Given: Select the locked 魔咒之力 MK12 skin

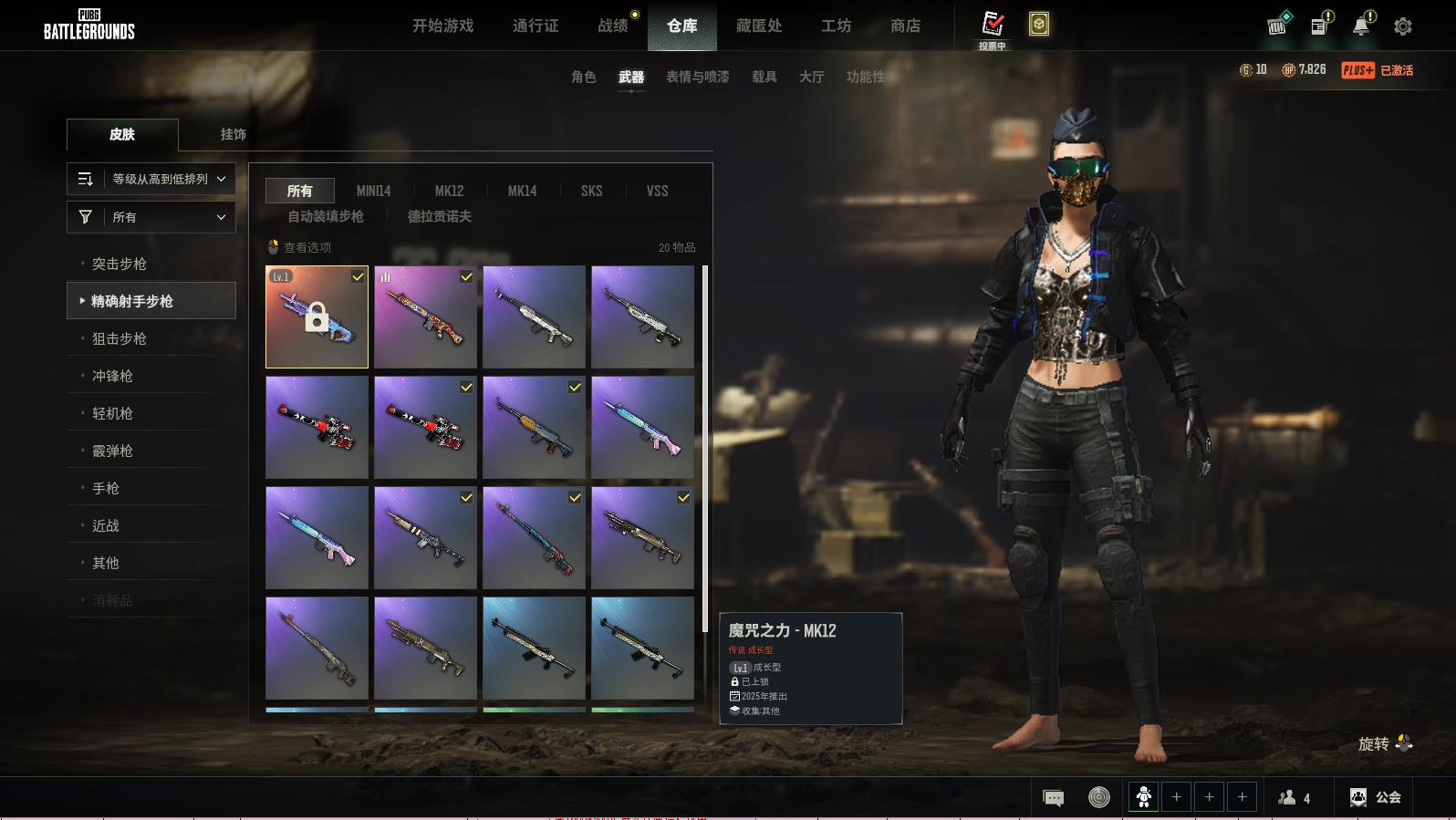Looking at the screenshot, I should pyautogui.click(x=317, y=317).
